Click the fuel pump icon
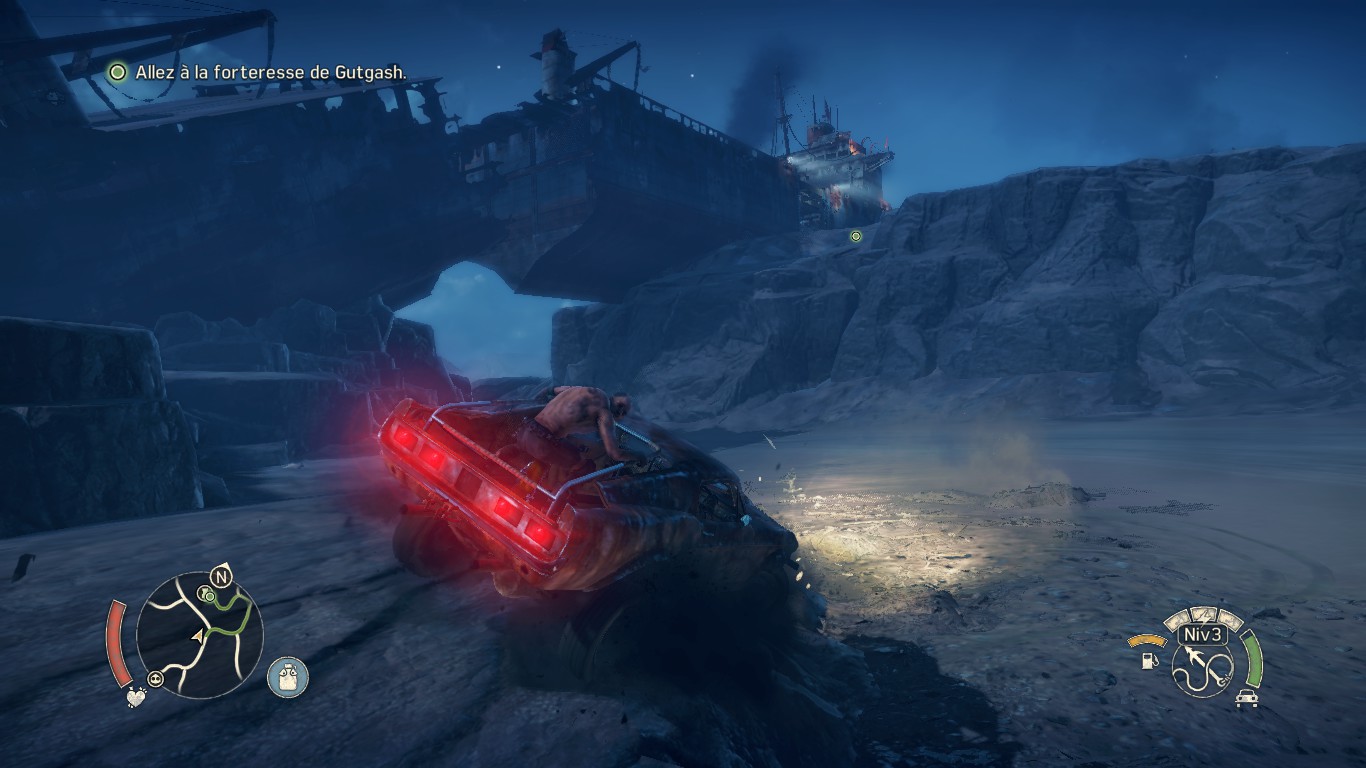The image size is (1366, 768). (1151, 660)
